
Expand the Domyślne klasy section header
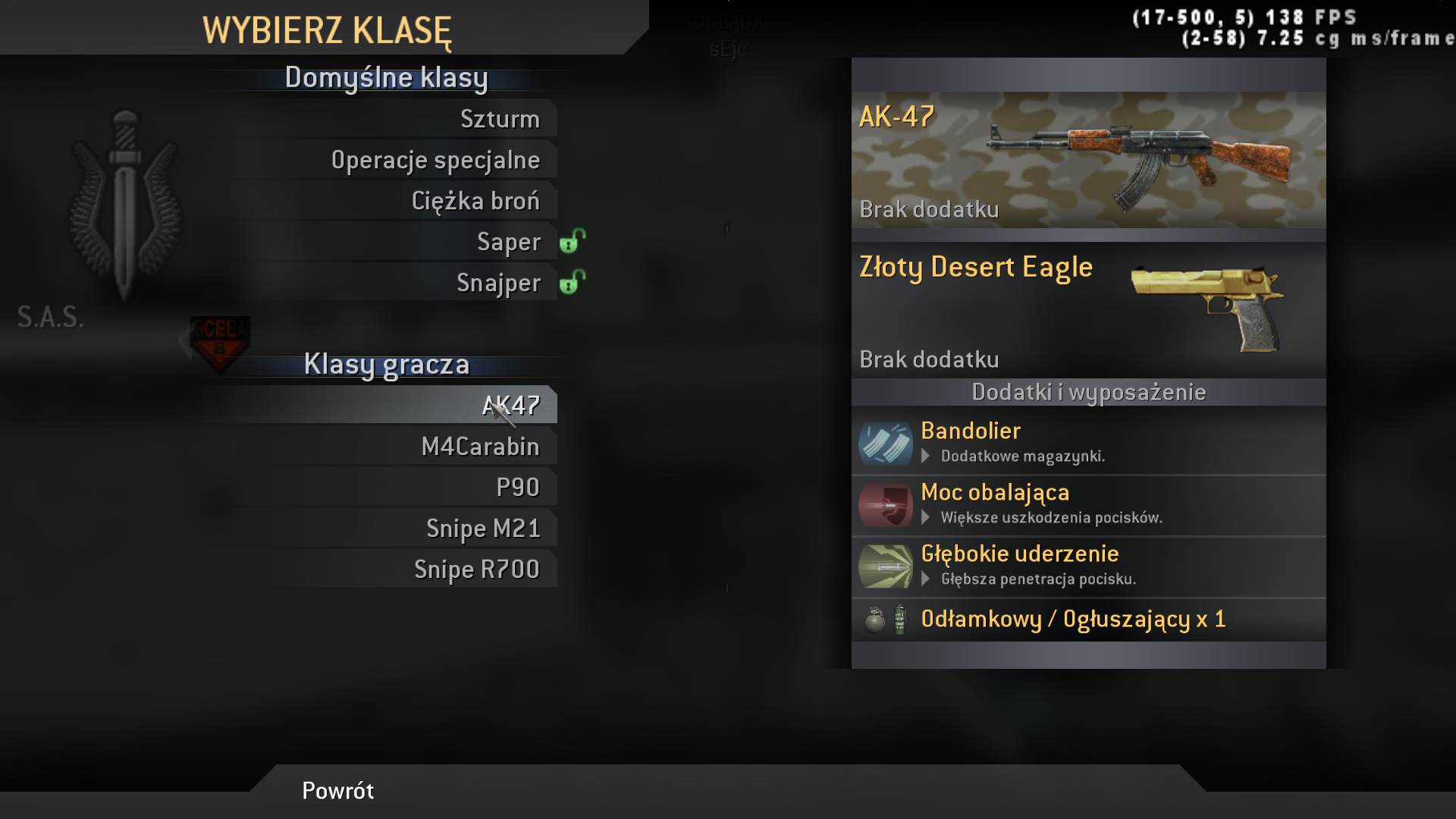click(x=387, y=77)
